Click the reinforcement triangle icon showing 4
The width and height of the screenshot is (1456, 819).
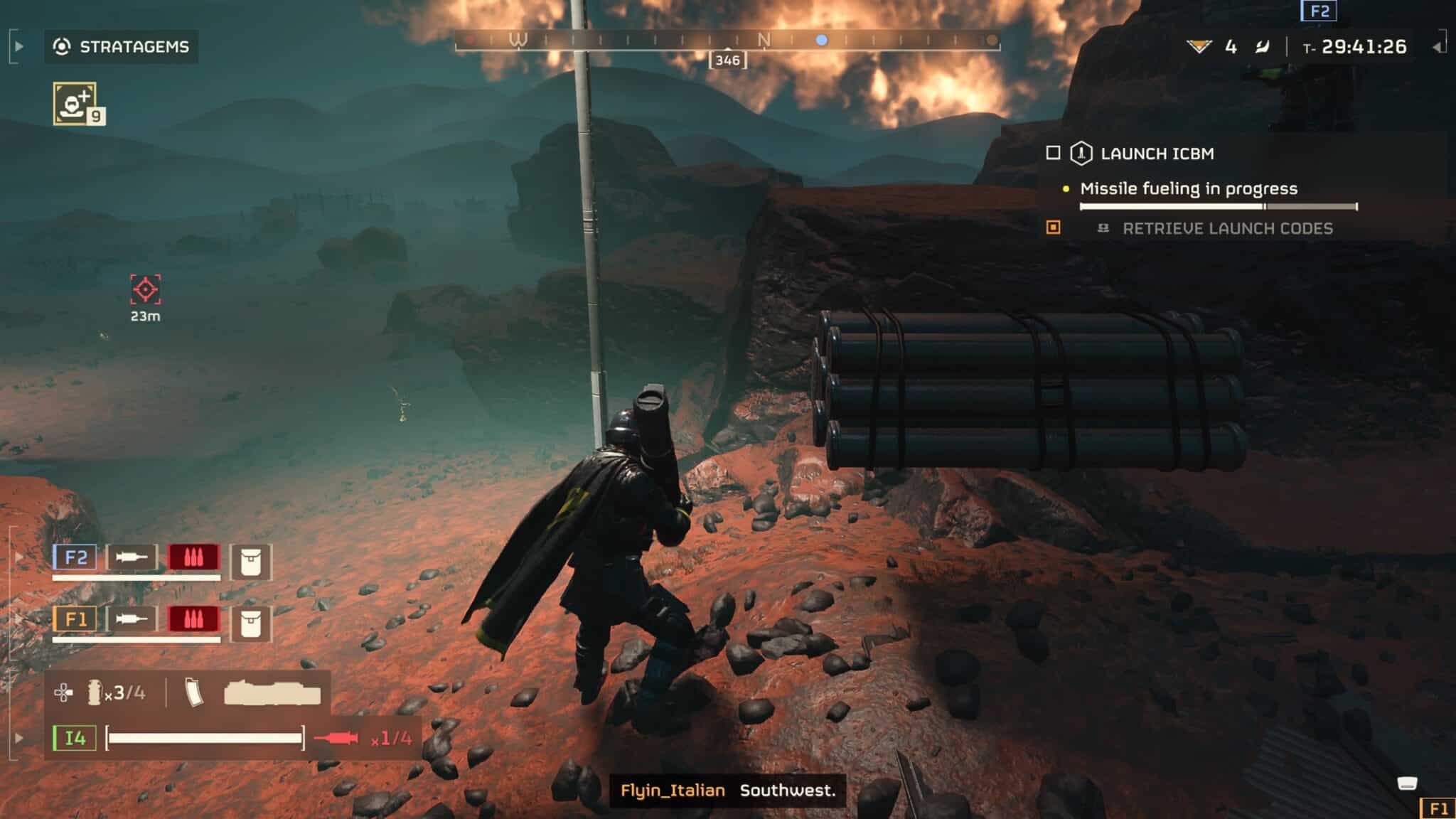1199,46
